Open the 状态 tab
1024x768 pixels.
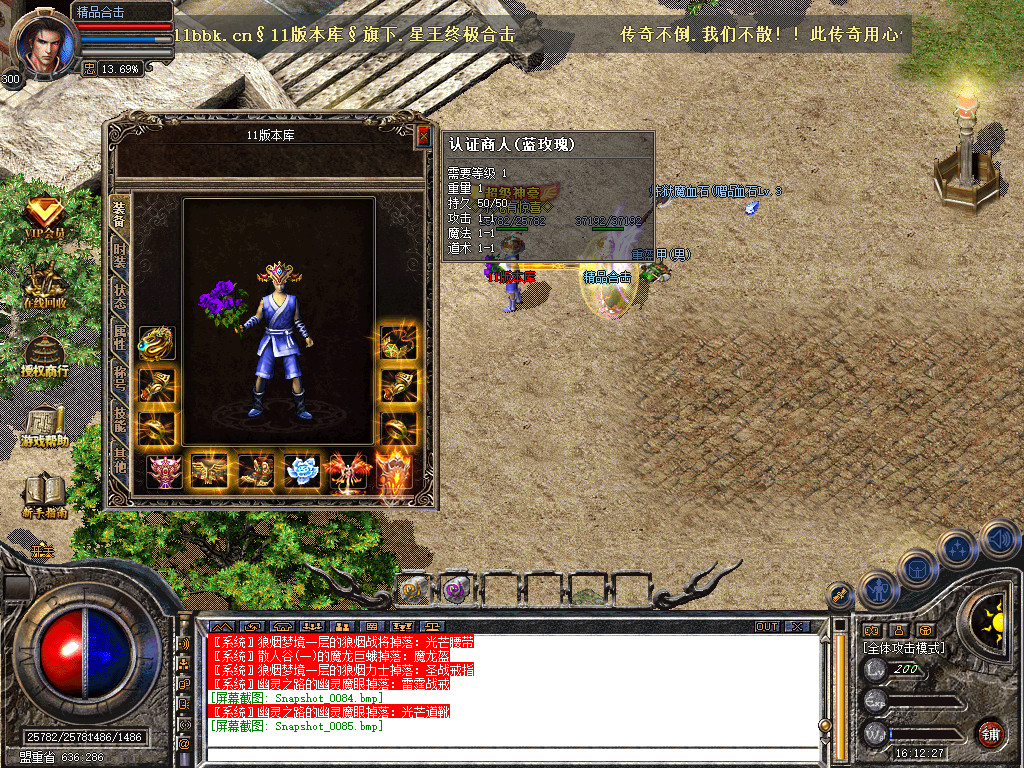[120, 297]
